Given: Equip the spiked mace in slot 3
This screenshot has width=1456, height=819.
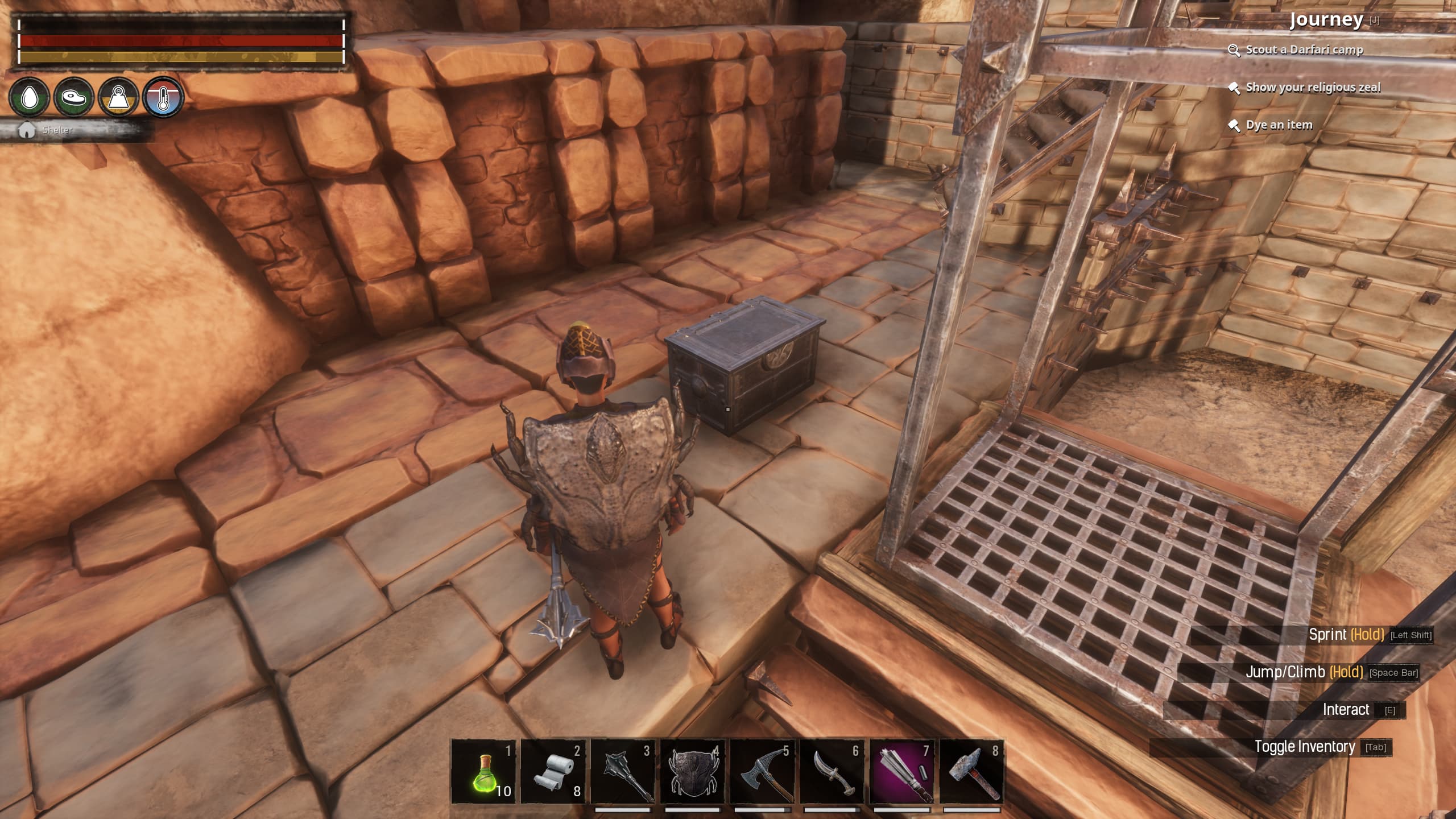Looking at the screenshot, I should click(x=623, y=771).
